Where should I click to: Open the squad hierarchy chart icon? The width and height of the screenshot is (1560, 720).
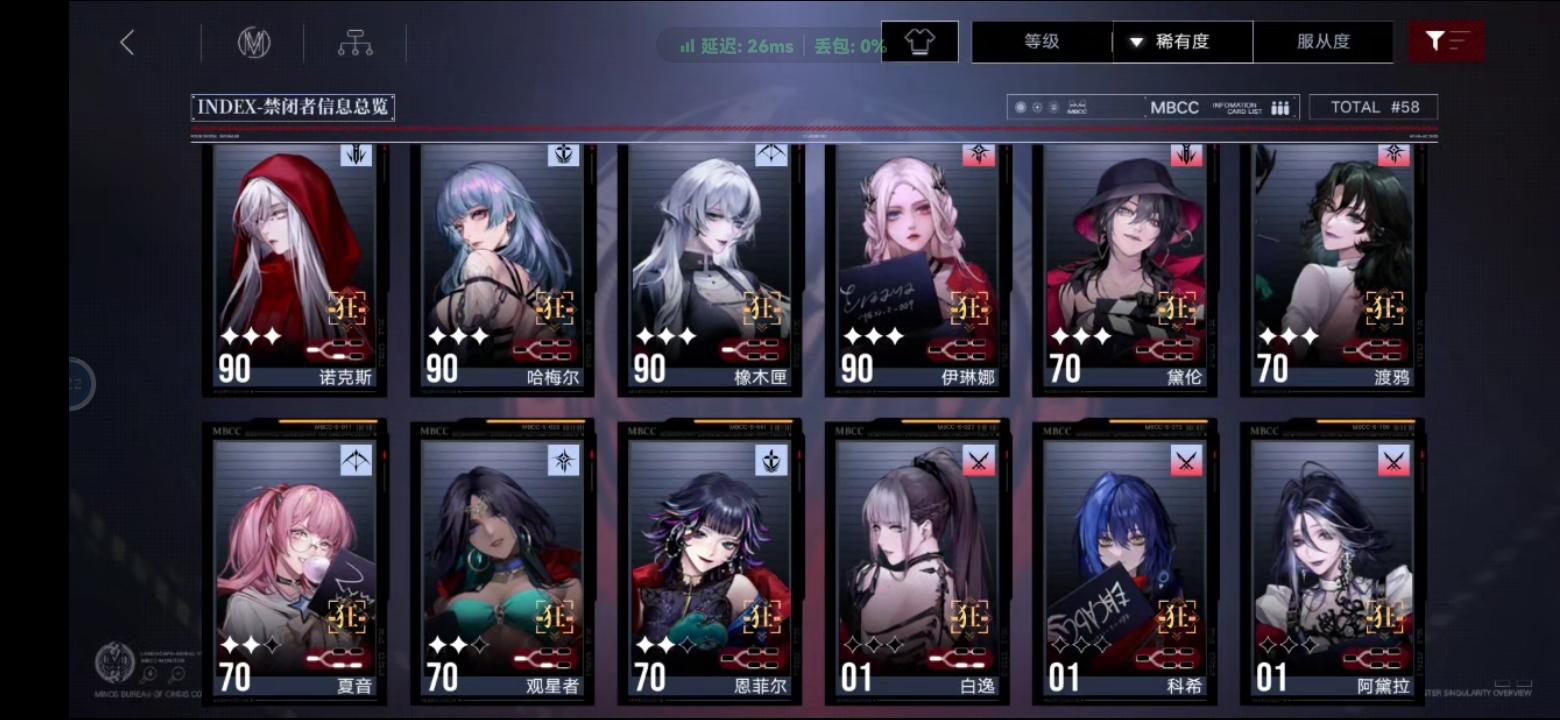(x=355, y=42)
